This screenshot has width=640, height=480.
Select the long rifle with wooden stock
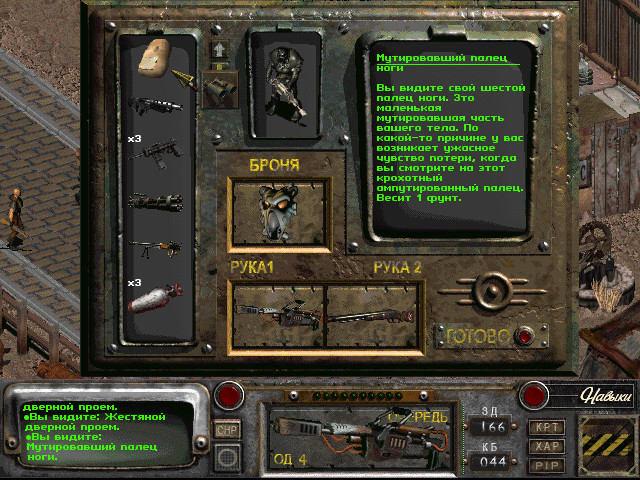[156, 245]
